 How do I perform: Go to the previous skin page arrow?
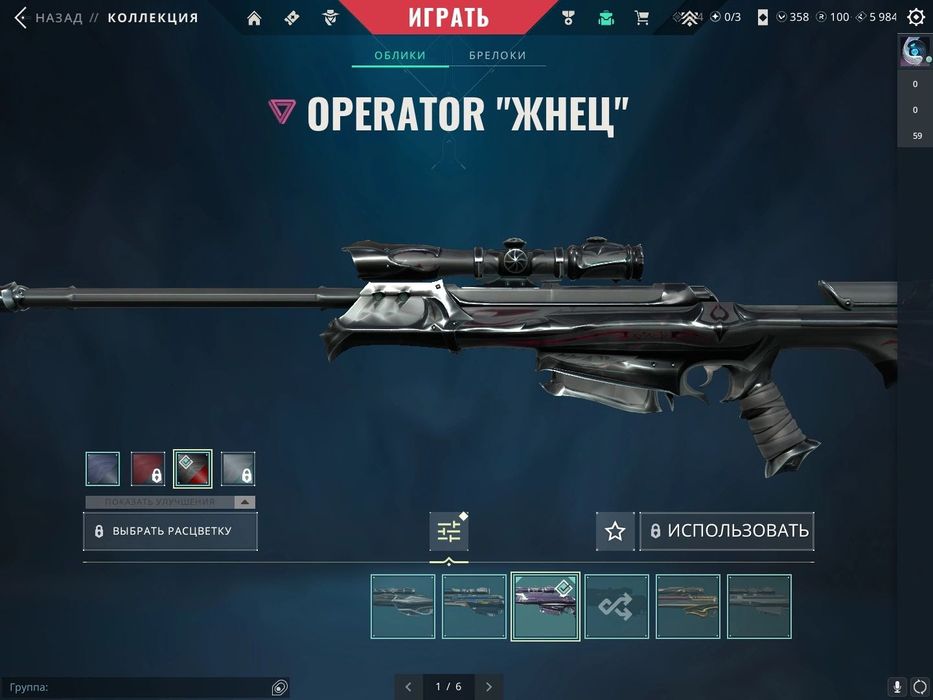408,686
